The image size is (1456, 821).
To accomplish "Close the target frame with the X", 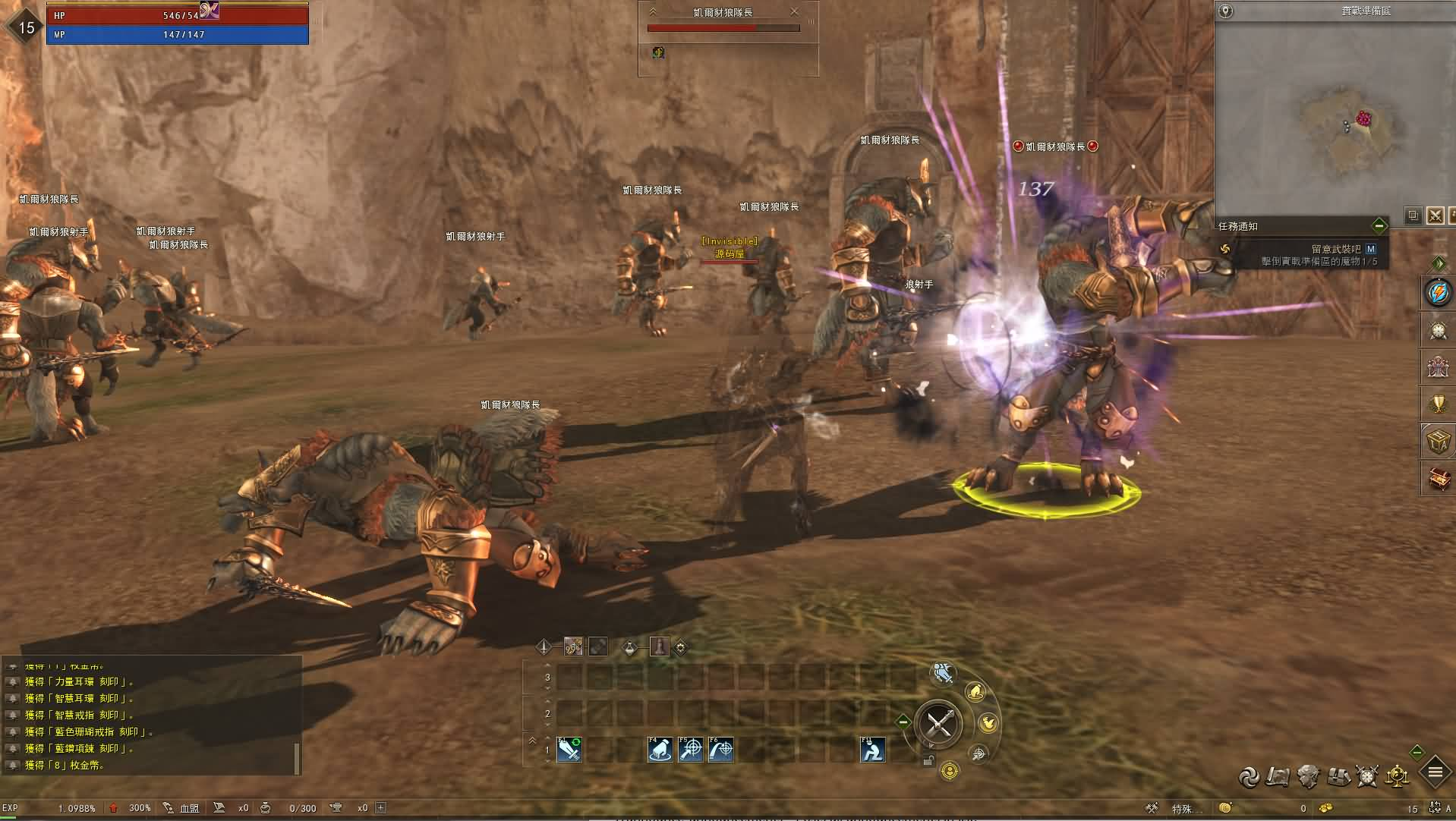I will 794,11.
